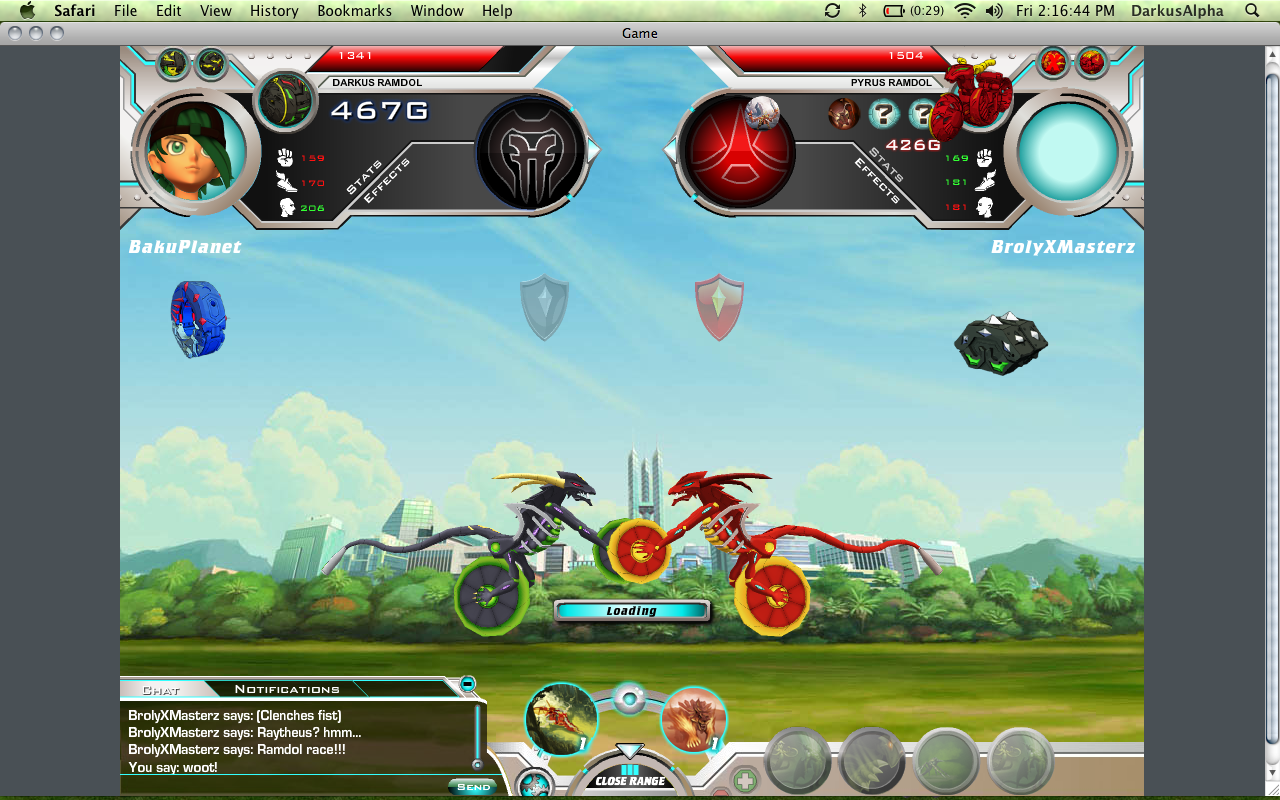
Task: Select the red dragon ability card
Action: pos(561,718)
